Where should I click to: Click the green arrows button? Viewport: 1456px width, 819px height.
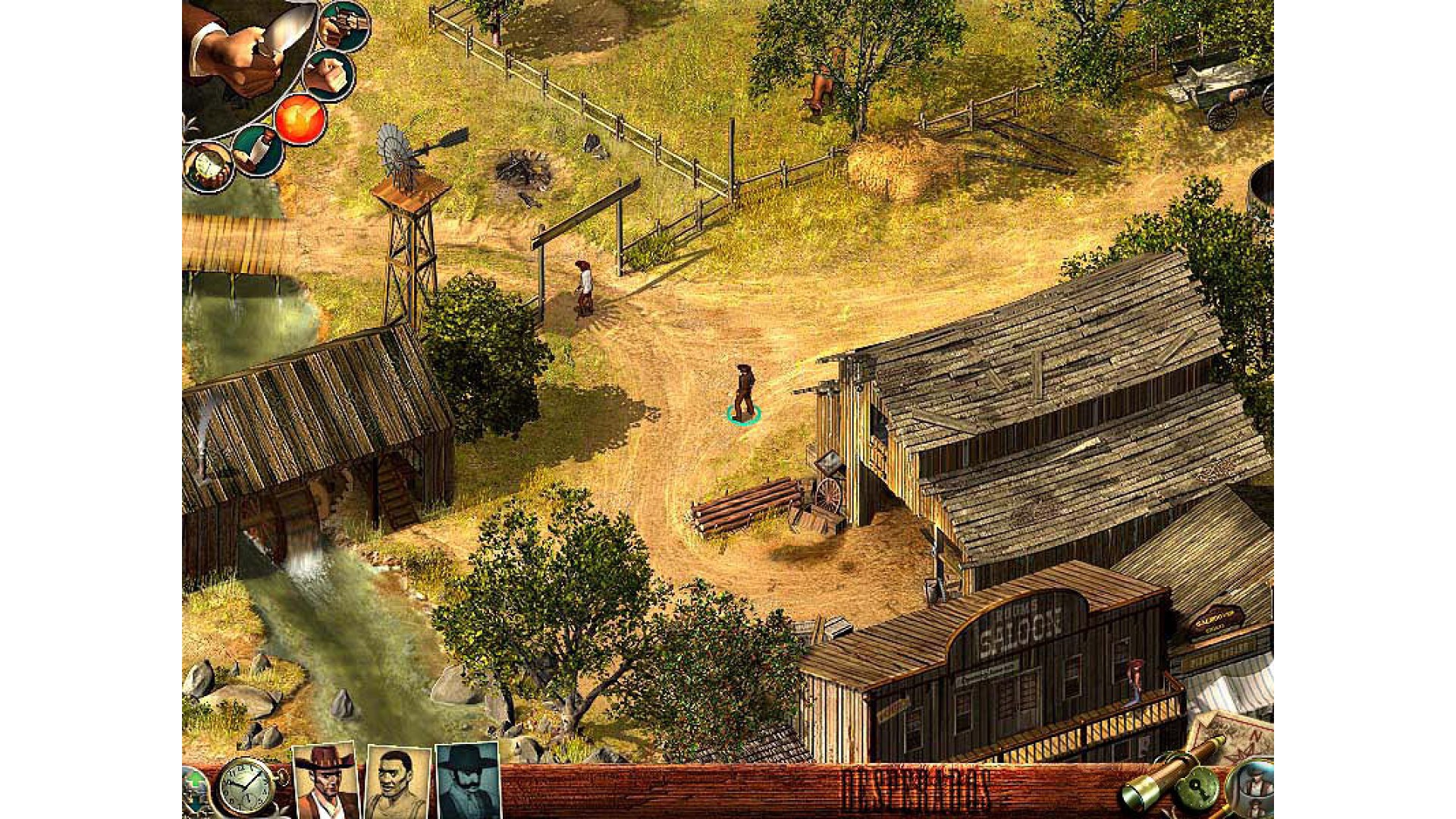[194, 789]
